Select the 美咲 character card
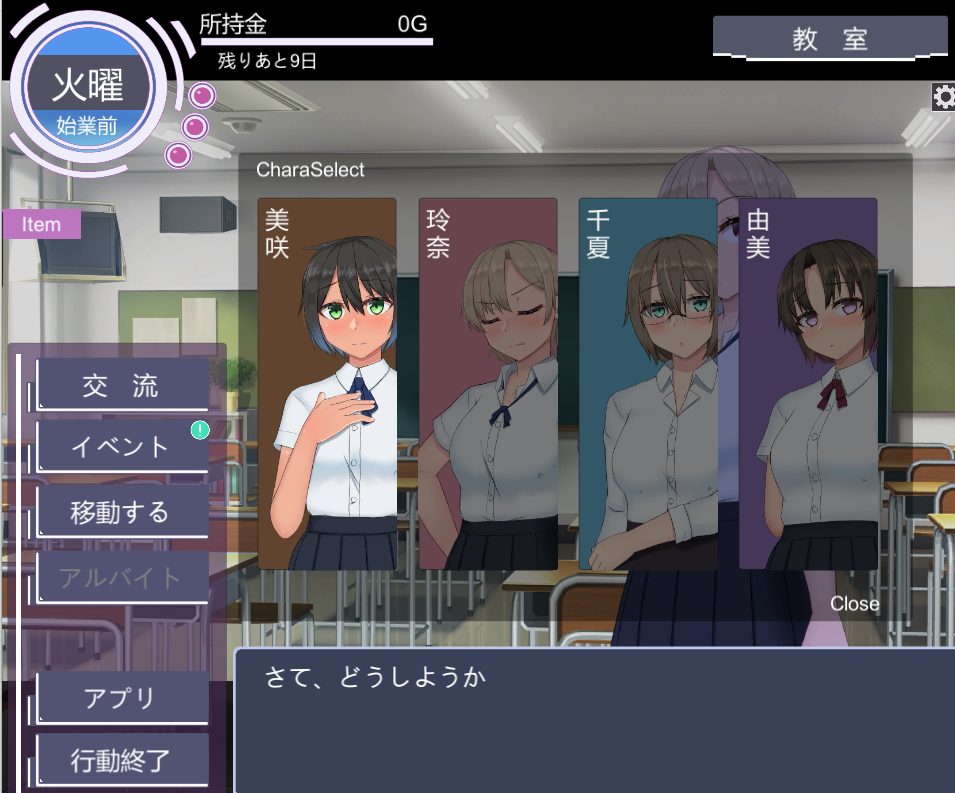Screen dimensions: 955x793 327,384
